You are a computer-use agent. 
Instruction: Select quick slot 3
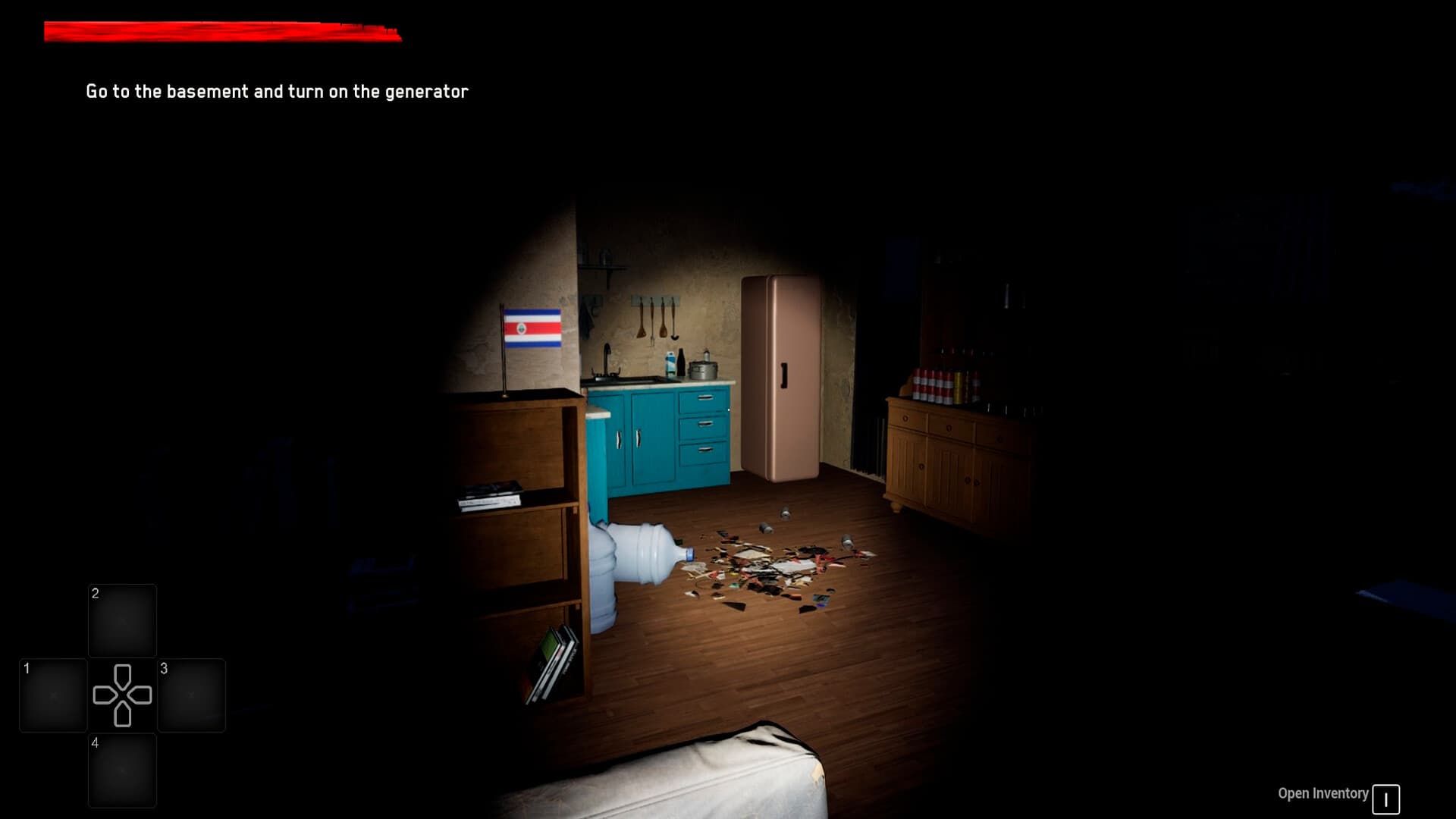[x=191, y=695]
